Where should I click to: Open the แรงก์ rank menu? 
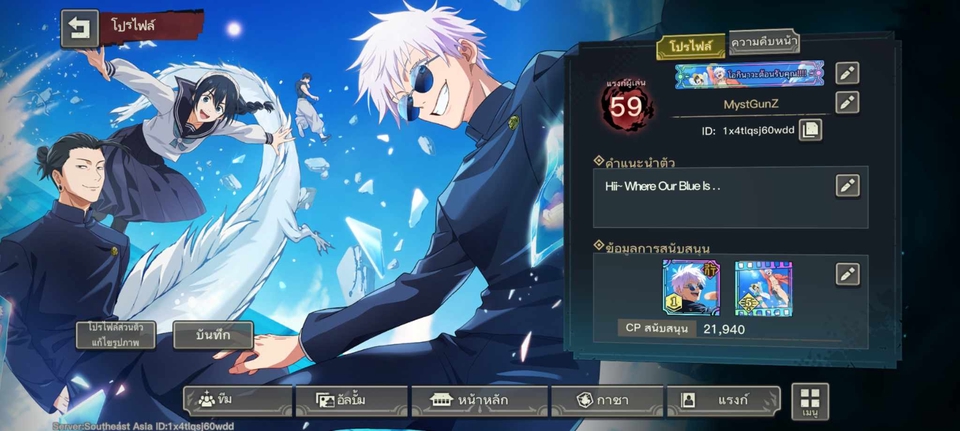coord(724,400)
